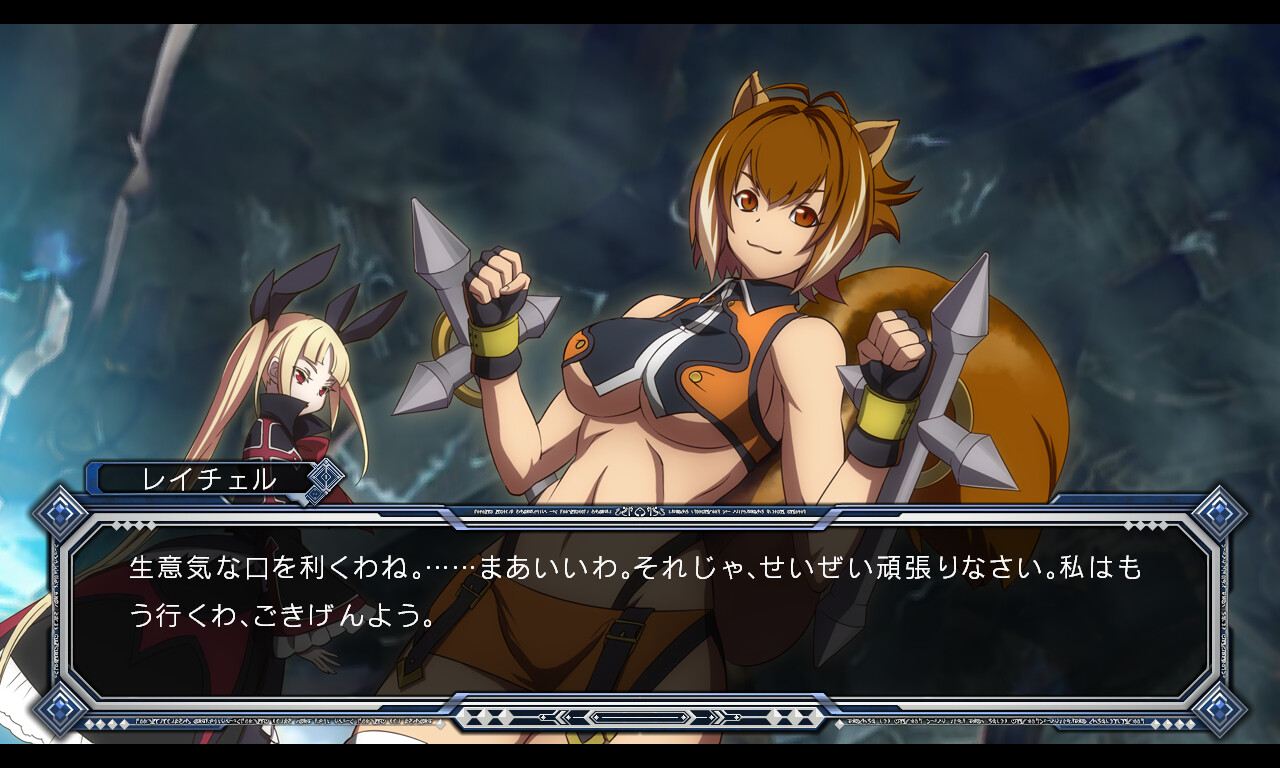The width and height of the screenshot is (1280, 768).
Task: Click the runic text strip at screen top
Action: point(640,510)
